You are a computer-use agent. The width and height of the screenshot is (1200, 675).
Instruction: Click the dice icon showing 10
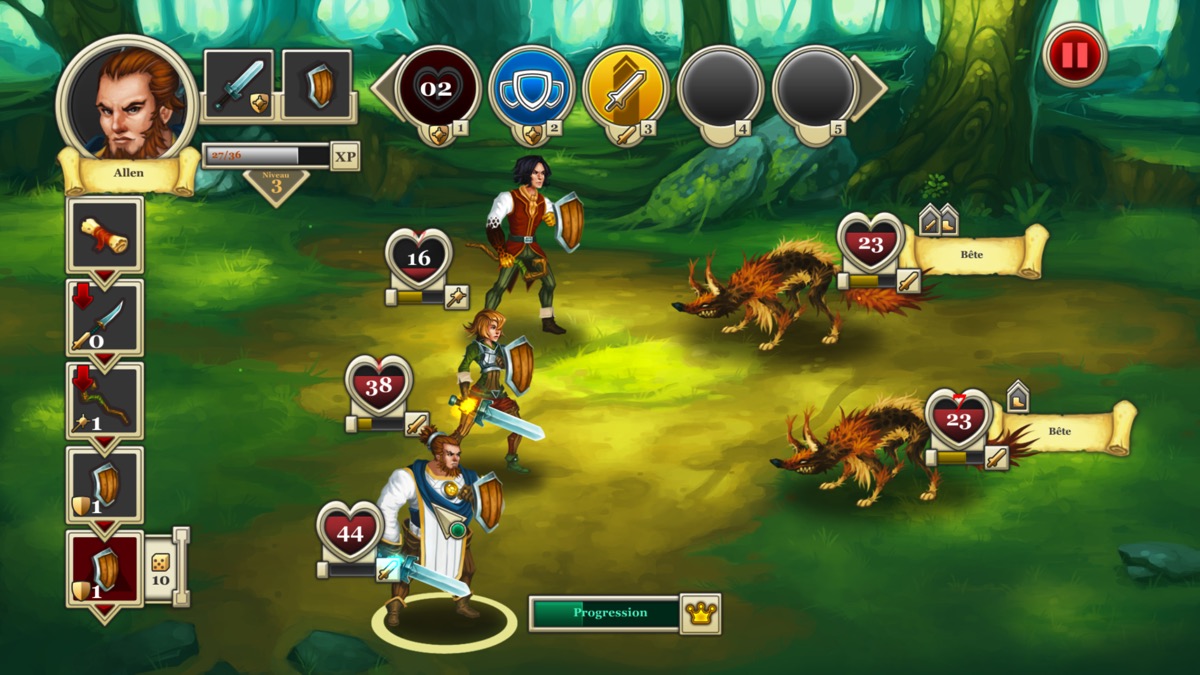click(160, 567)
